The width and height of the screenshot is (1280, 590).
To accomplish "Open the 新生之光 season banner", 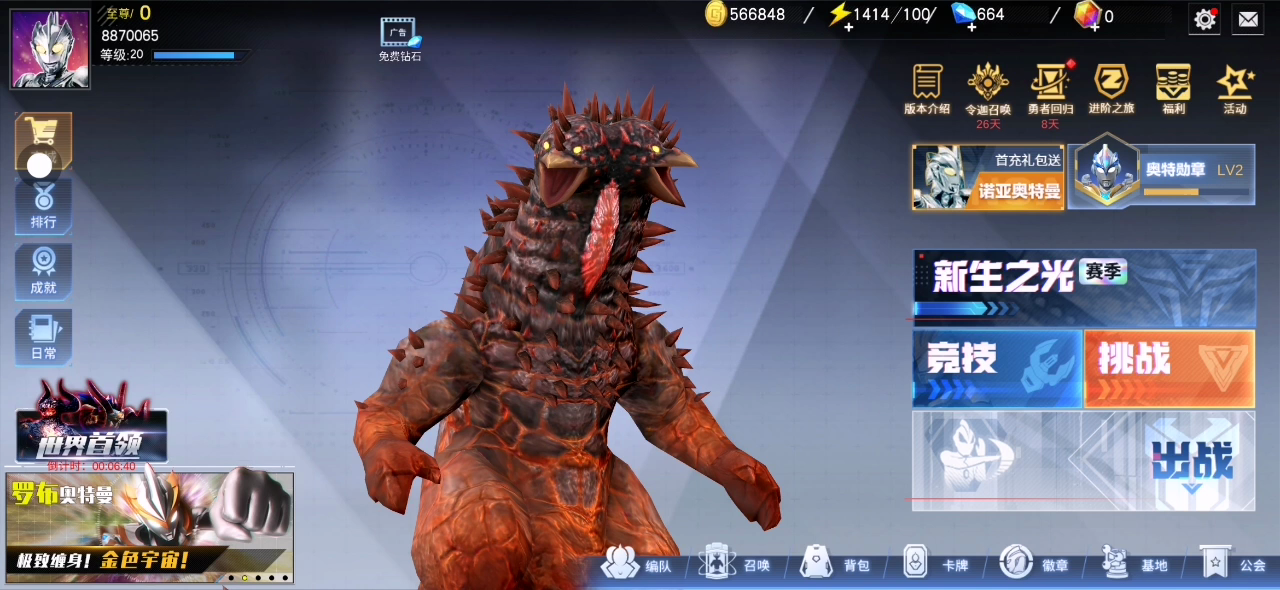I will (x=1084, y=286).
